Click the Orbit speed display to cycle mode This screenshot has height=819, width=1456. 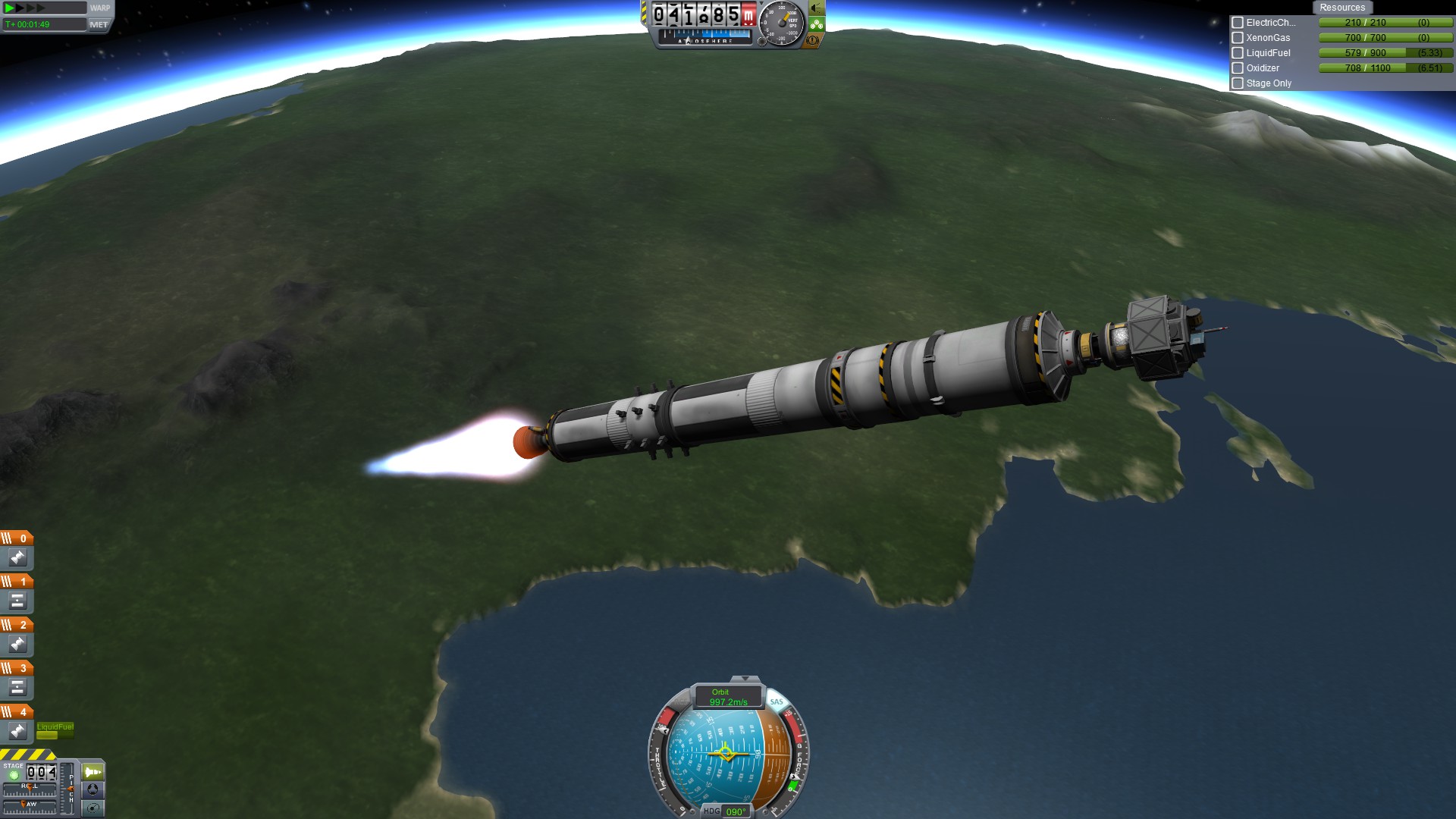[x=727, y=697]
